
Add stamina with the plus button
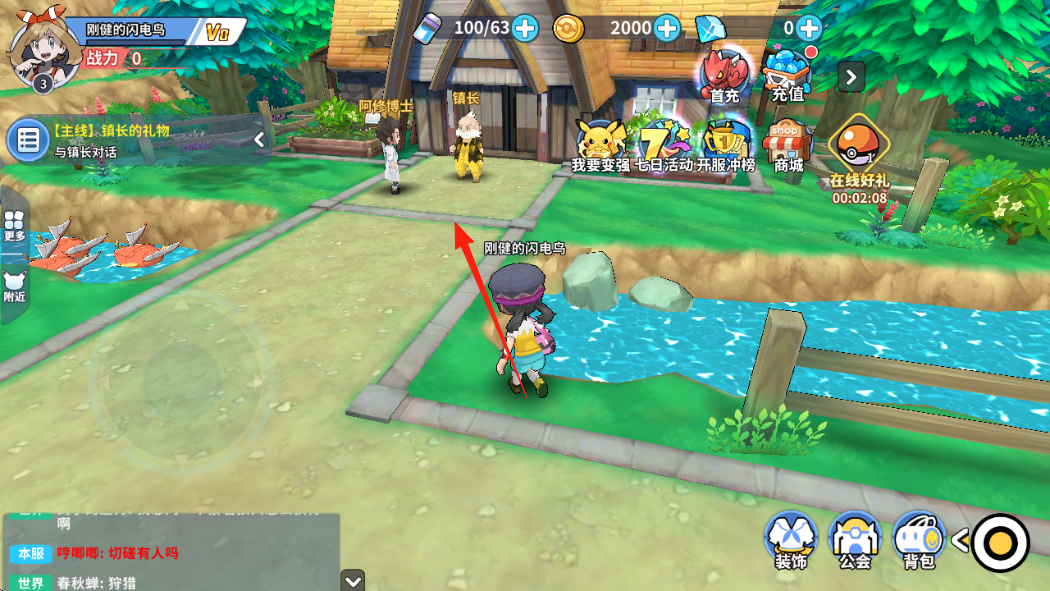click(525, 28)
